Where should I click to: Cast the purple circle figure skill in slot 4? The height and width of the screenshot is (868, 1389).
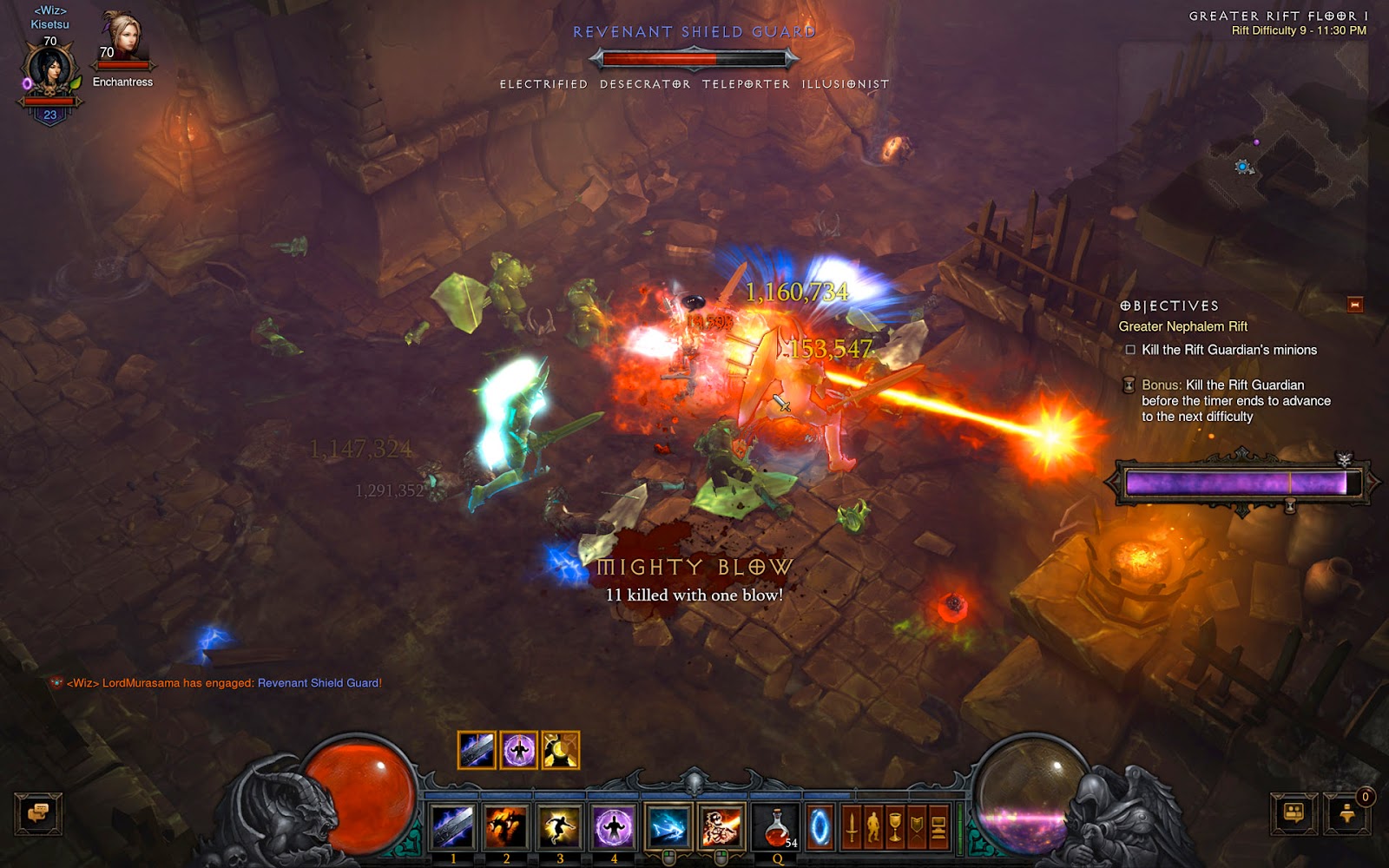(614, 826)
